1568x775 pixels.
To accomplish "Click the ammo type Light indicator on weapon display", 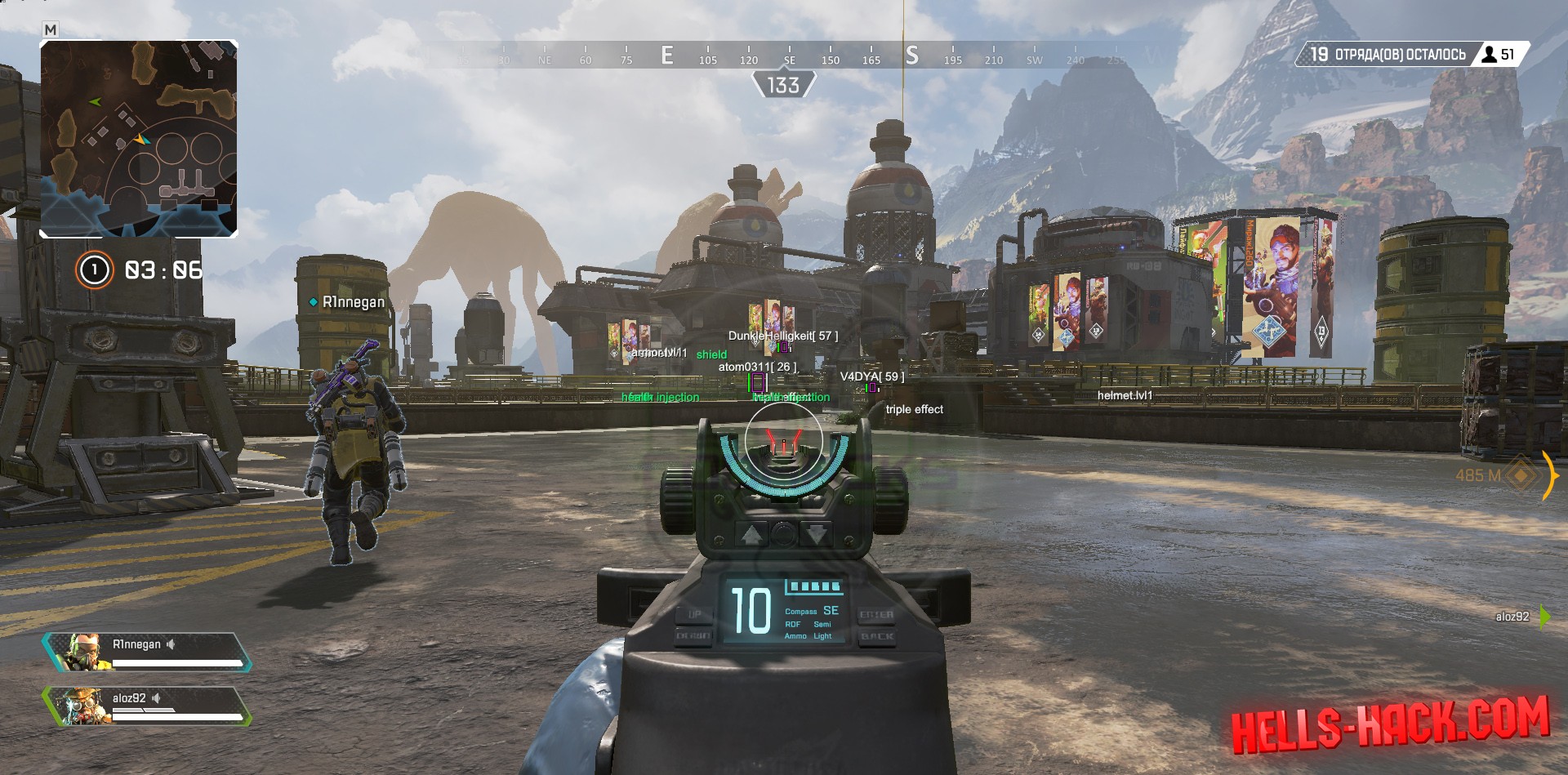I will tap(823, 636).
